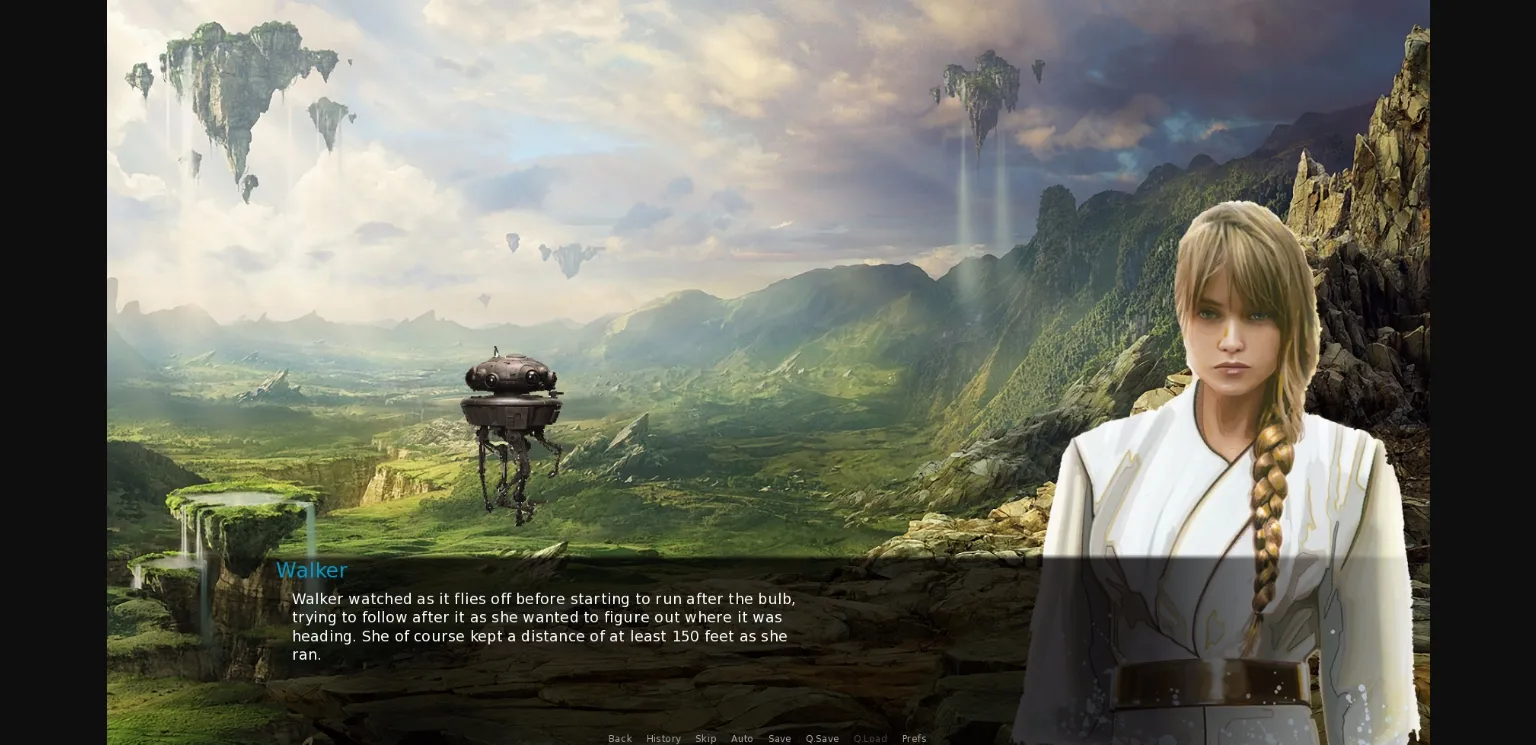Open the History log
This screenshot has height=745, width=1536.
click(663, 738)
